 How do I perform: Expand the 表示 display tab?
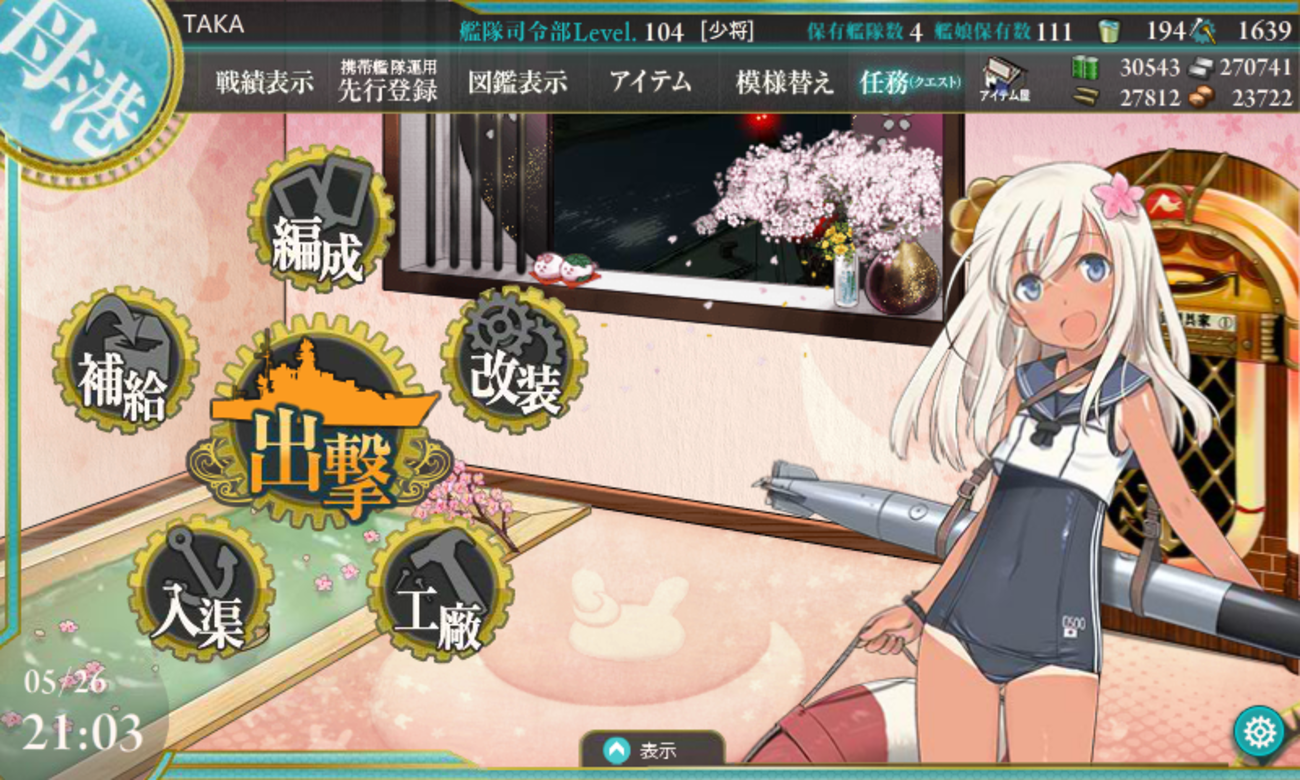650,750
